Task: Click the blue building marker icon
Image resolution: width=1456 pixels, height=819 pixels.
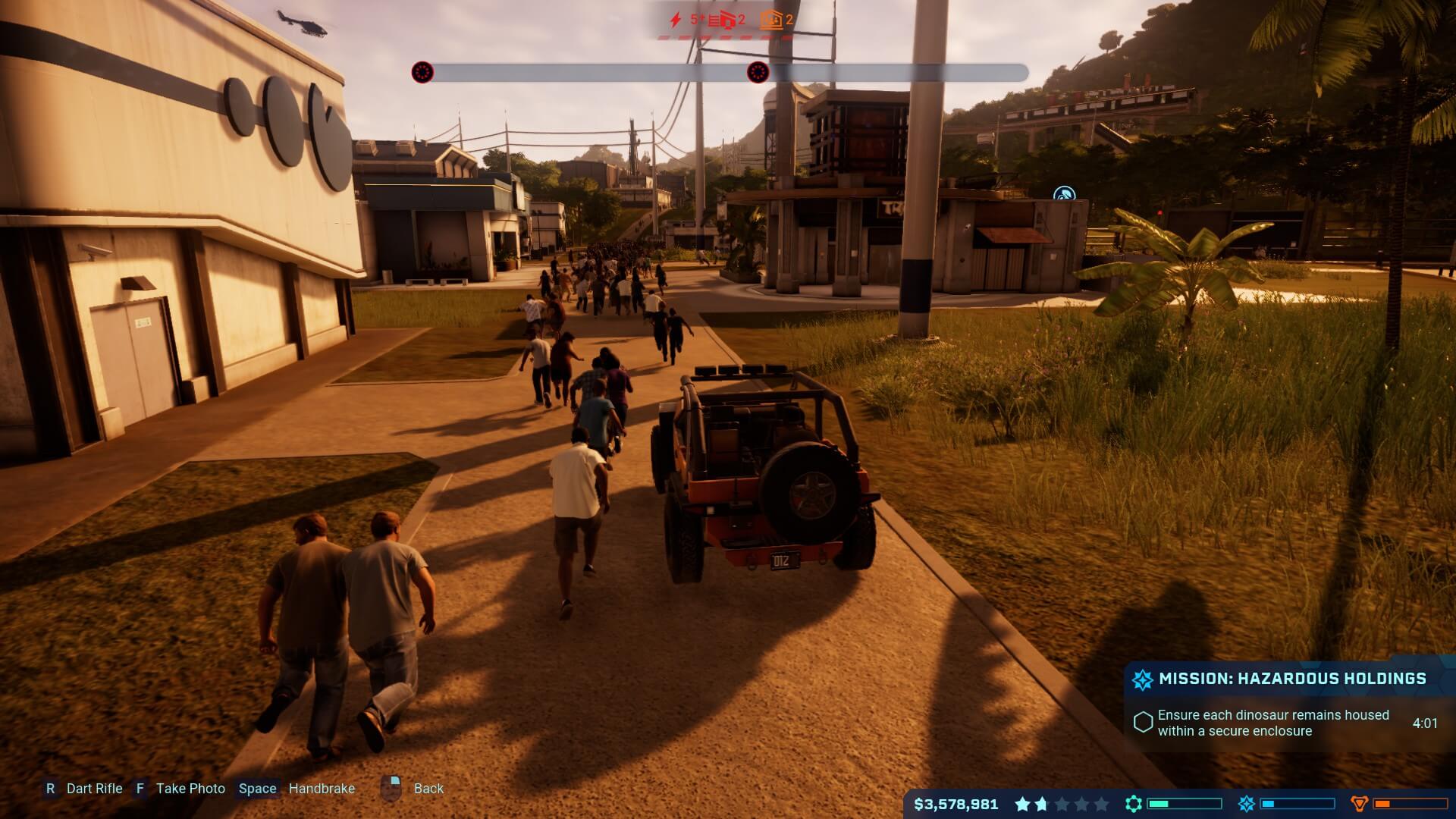Action: pos(1065,196)
